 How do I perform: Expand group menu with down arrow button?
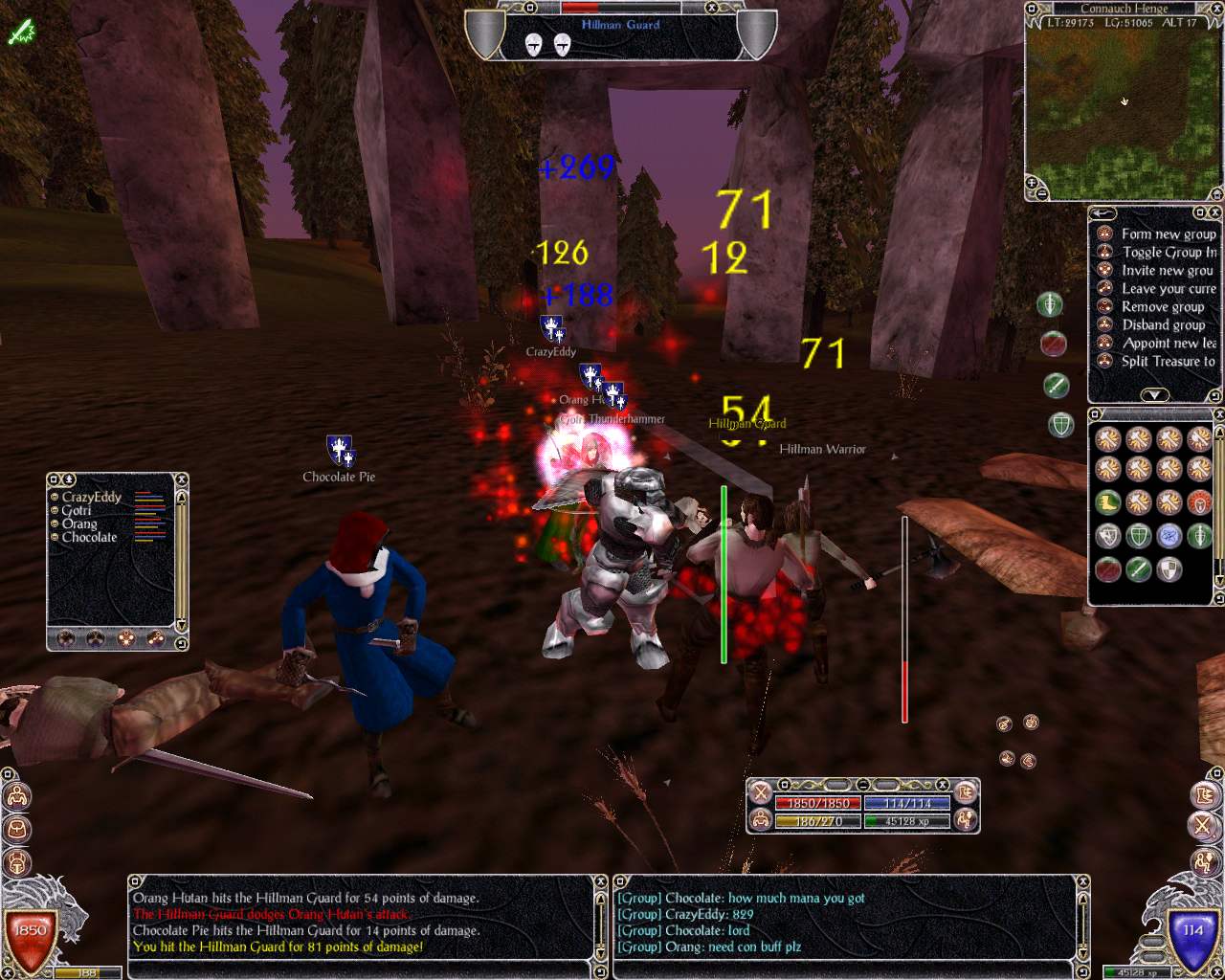click(x=1154, y=394)
